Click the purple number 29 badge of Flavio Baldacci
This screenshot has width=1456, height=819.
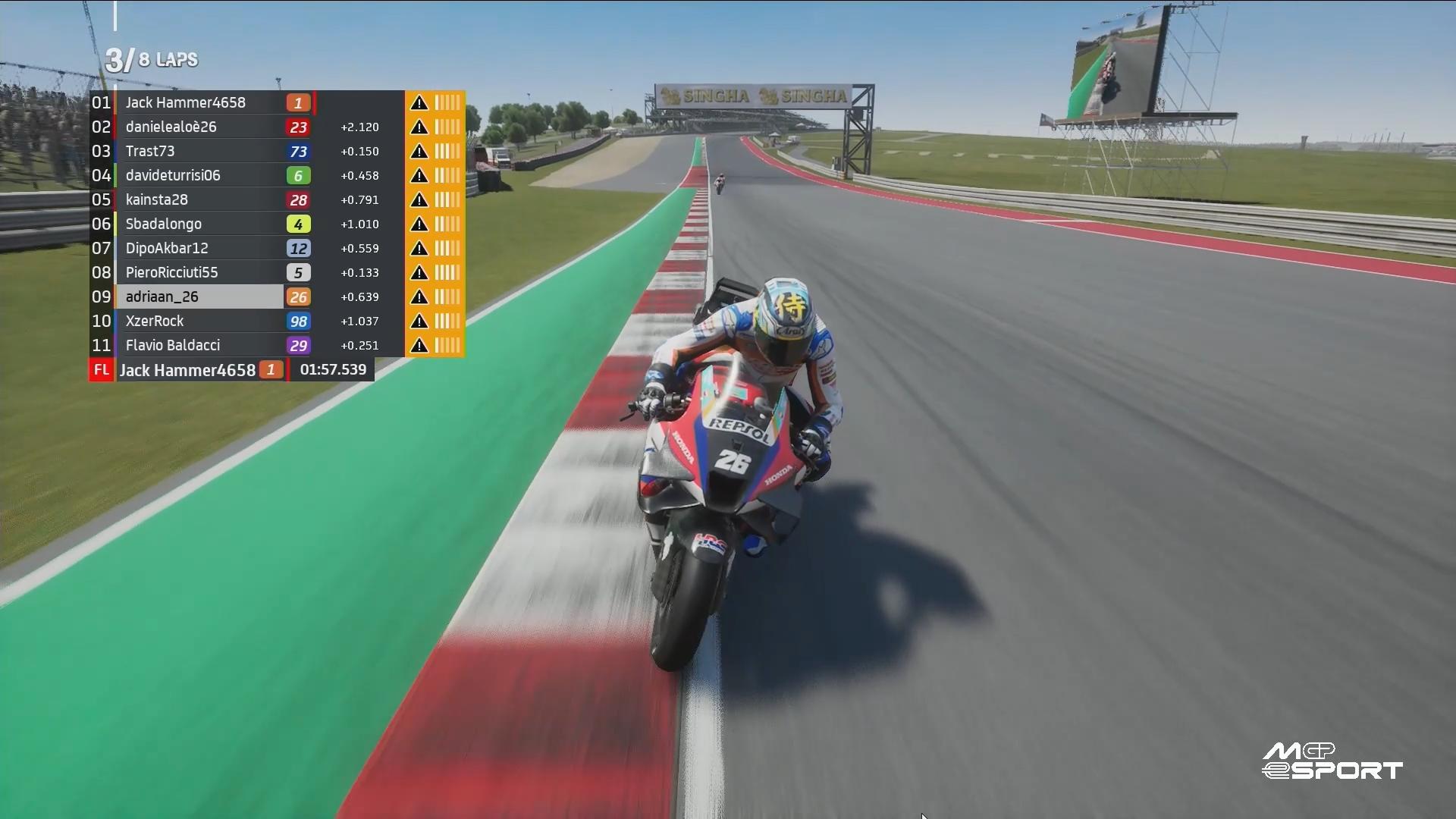[x=299, y=345]
